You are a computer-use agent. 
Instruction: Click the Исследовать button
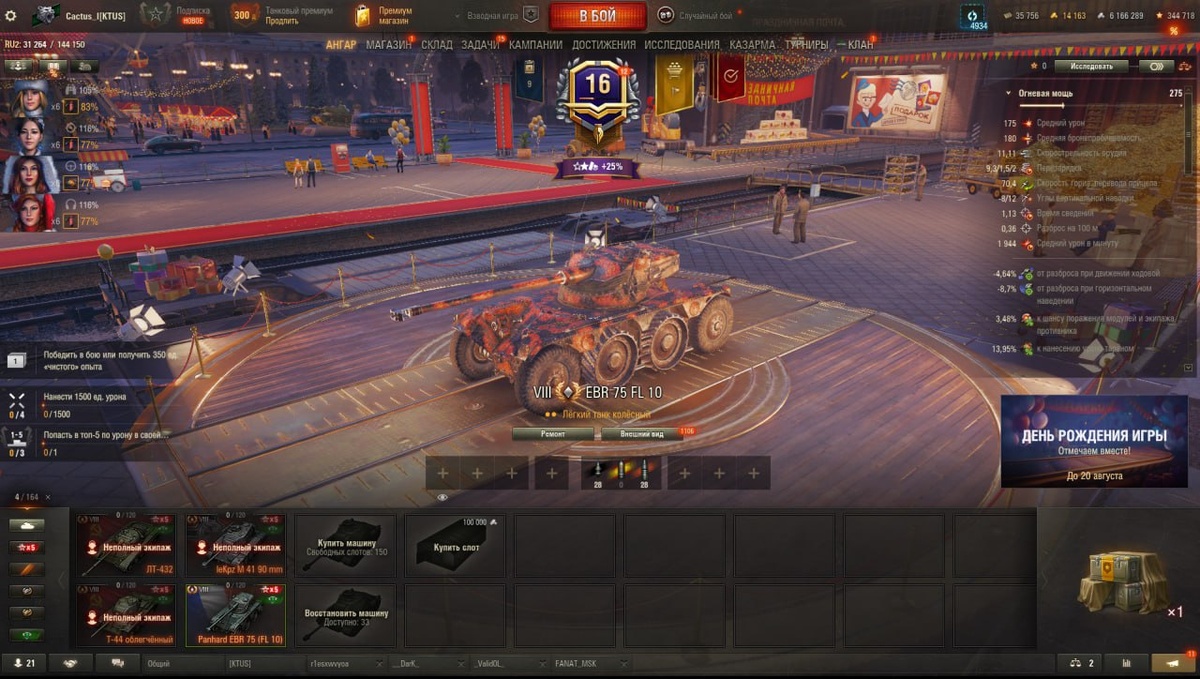(1090, 66)
